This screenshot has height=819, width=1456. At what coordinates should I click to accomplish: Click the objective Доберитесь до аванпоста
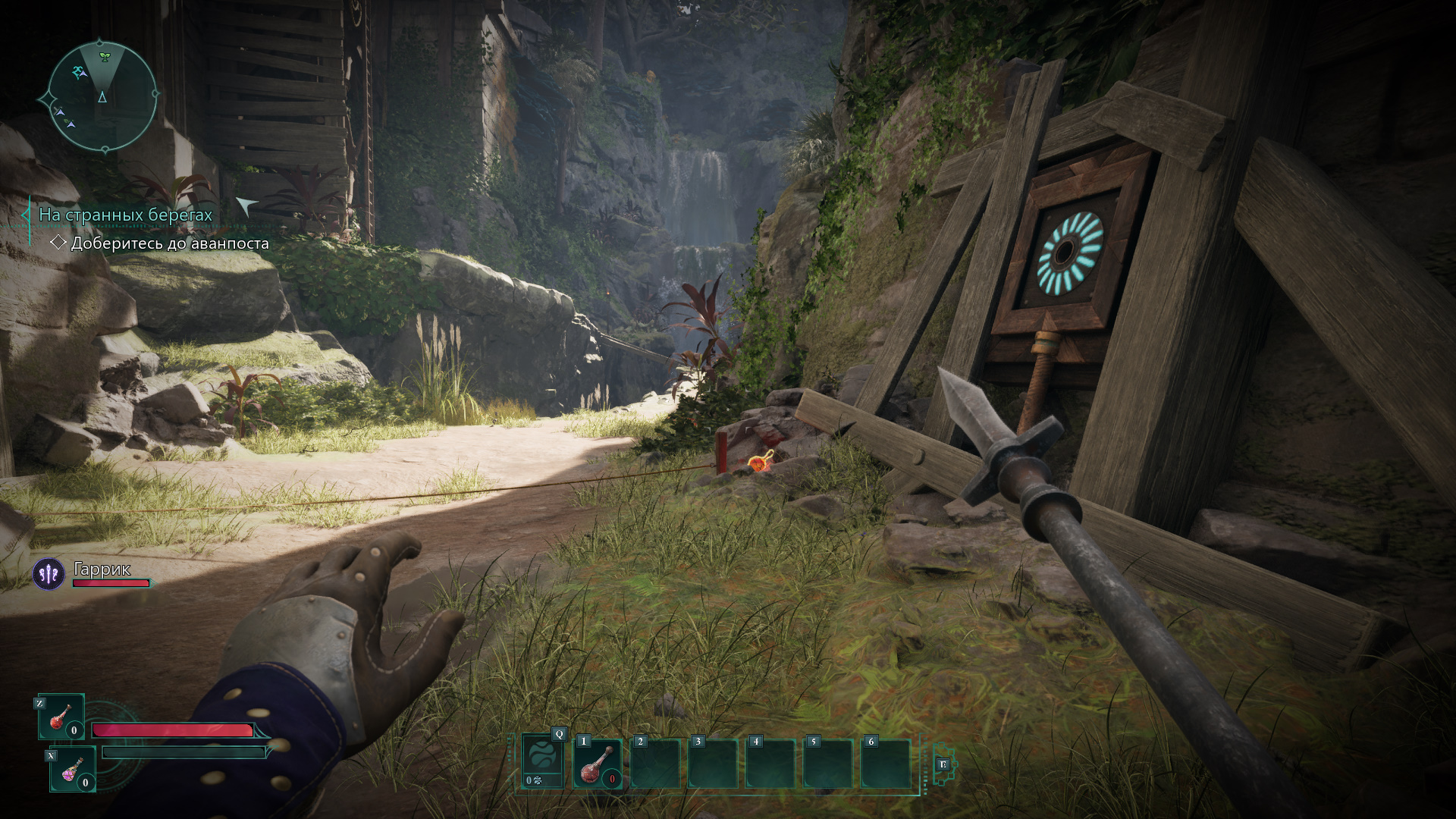pyautogui.click(x=169, y=243)
